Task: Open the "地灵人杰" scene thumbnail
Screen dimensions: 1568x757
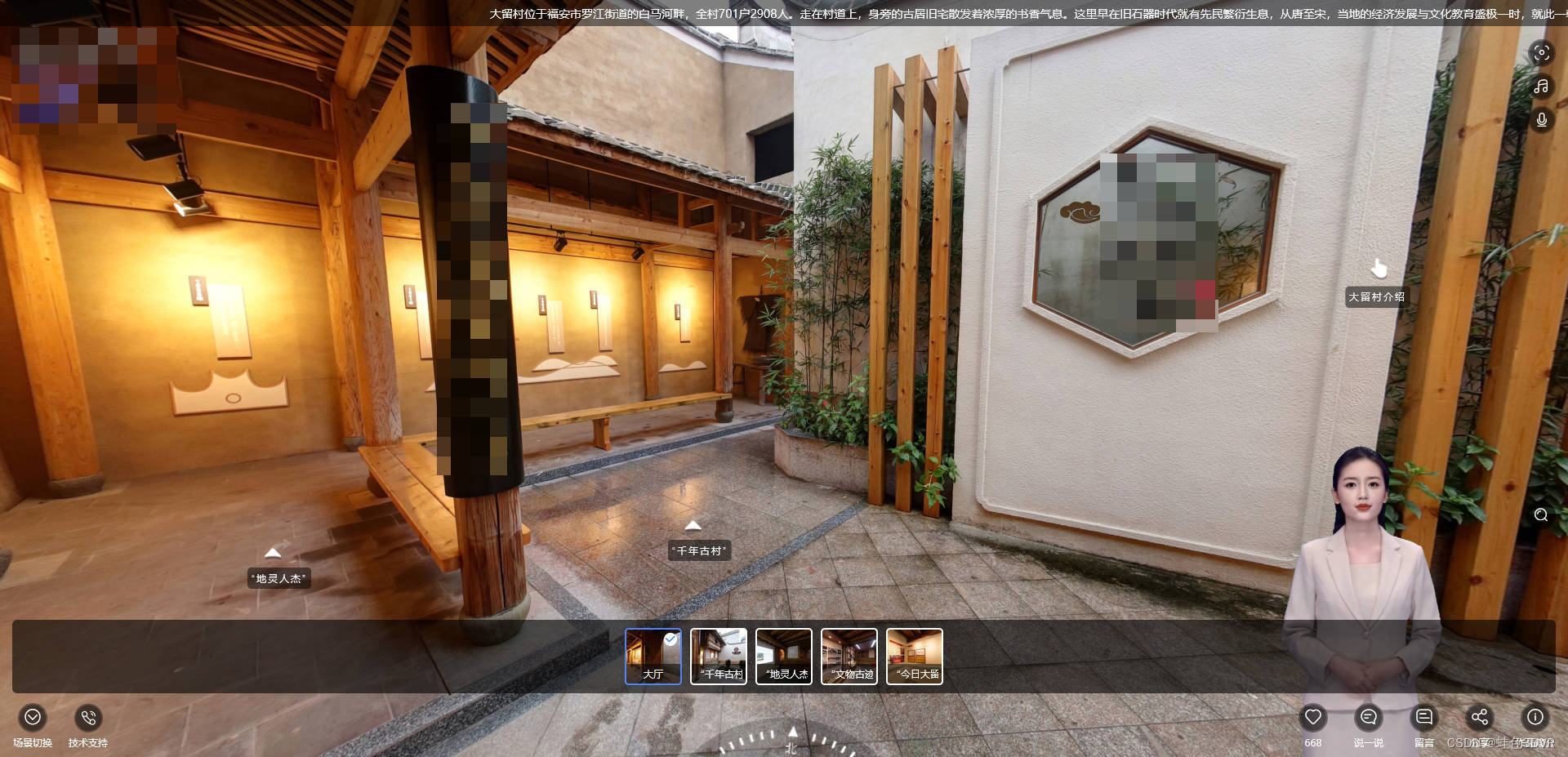Action: point(784,656)
